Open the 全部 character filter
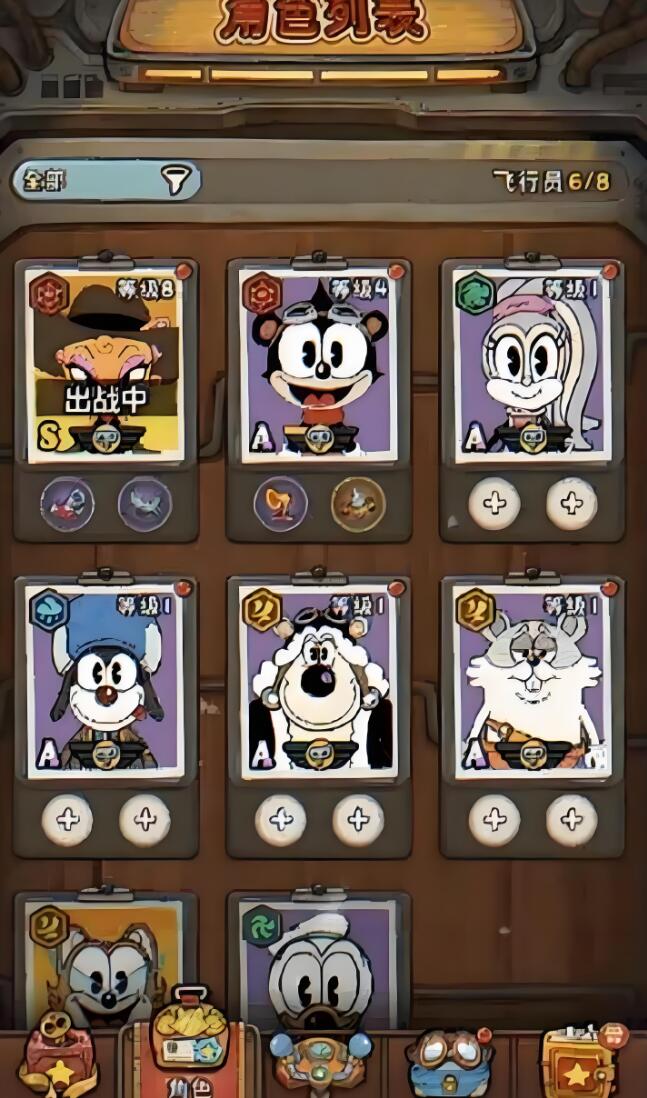 point(106,180)
